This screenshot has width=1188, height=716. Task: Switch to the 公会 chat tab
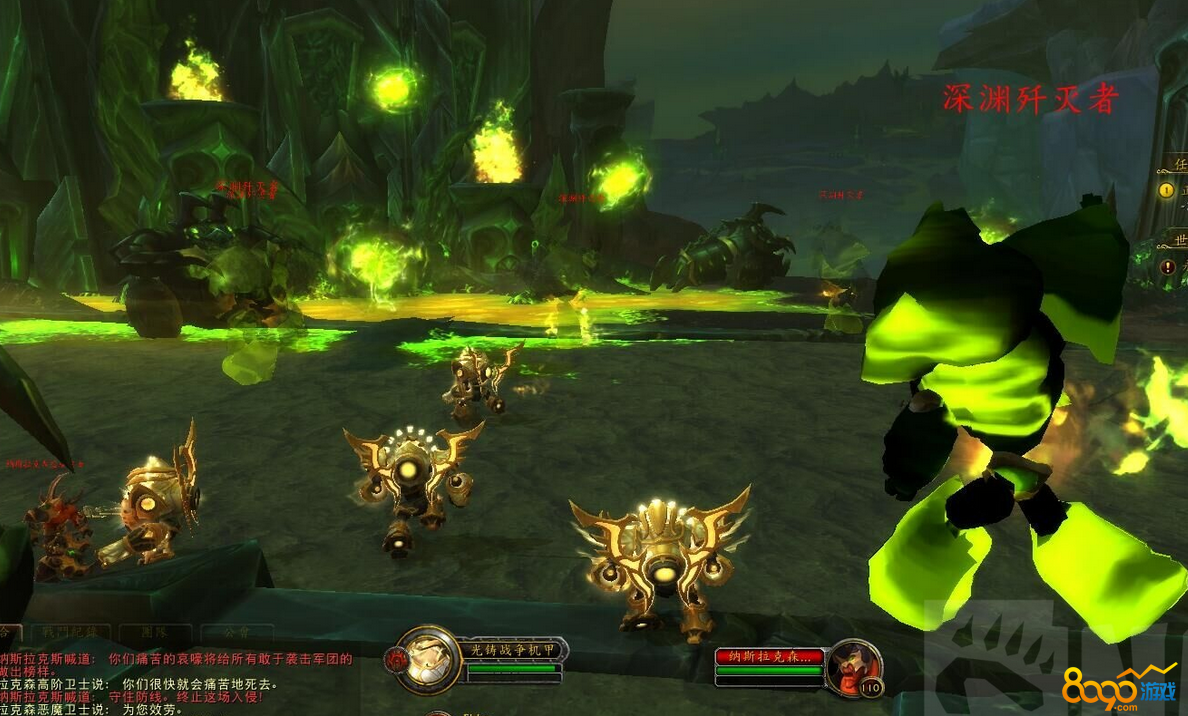point(236,633)
